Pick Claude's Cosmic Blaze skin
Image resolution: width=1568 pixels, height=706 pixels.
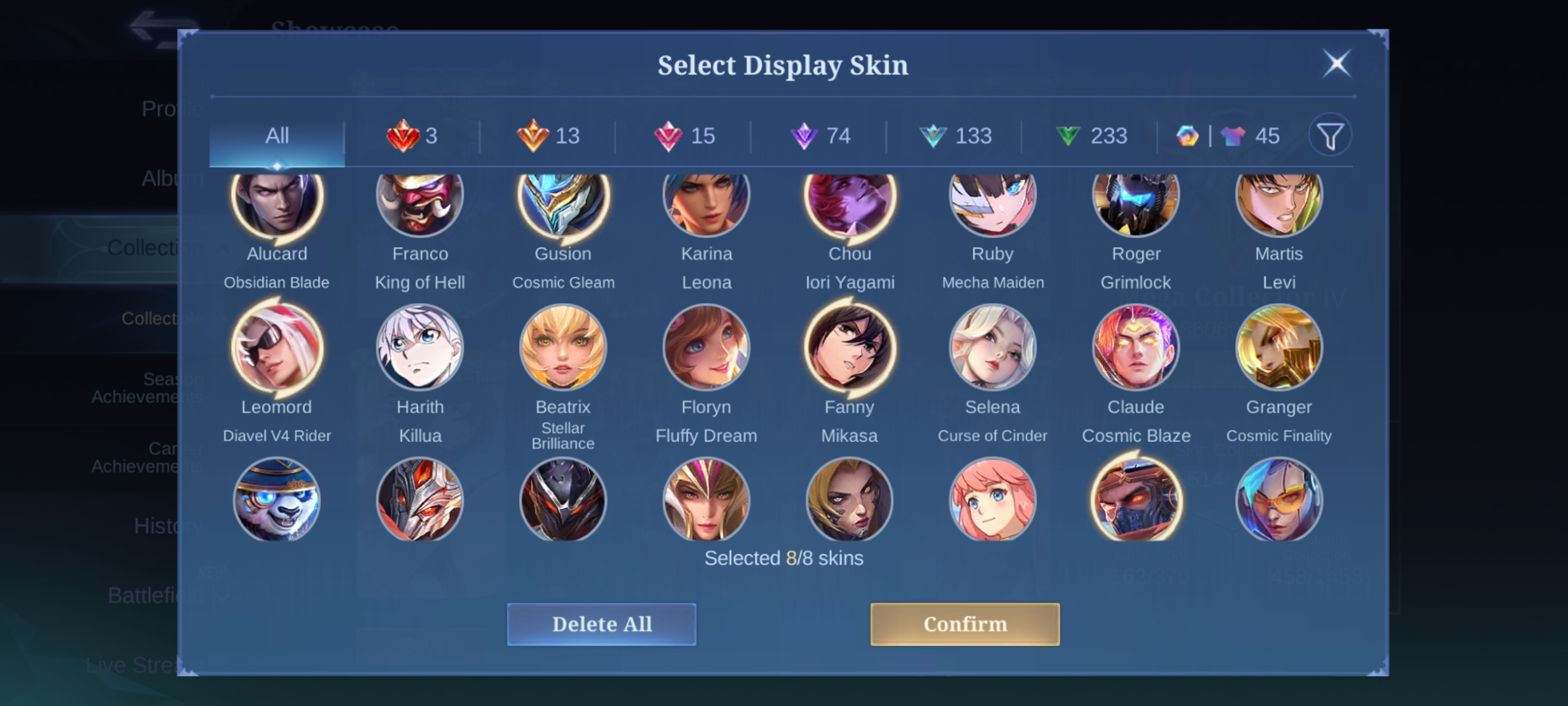pyautogui.click(x=1136, y=348)
